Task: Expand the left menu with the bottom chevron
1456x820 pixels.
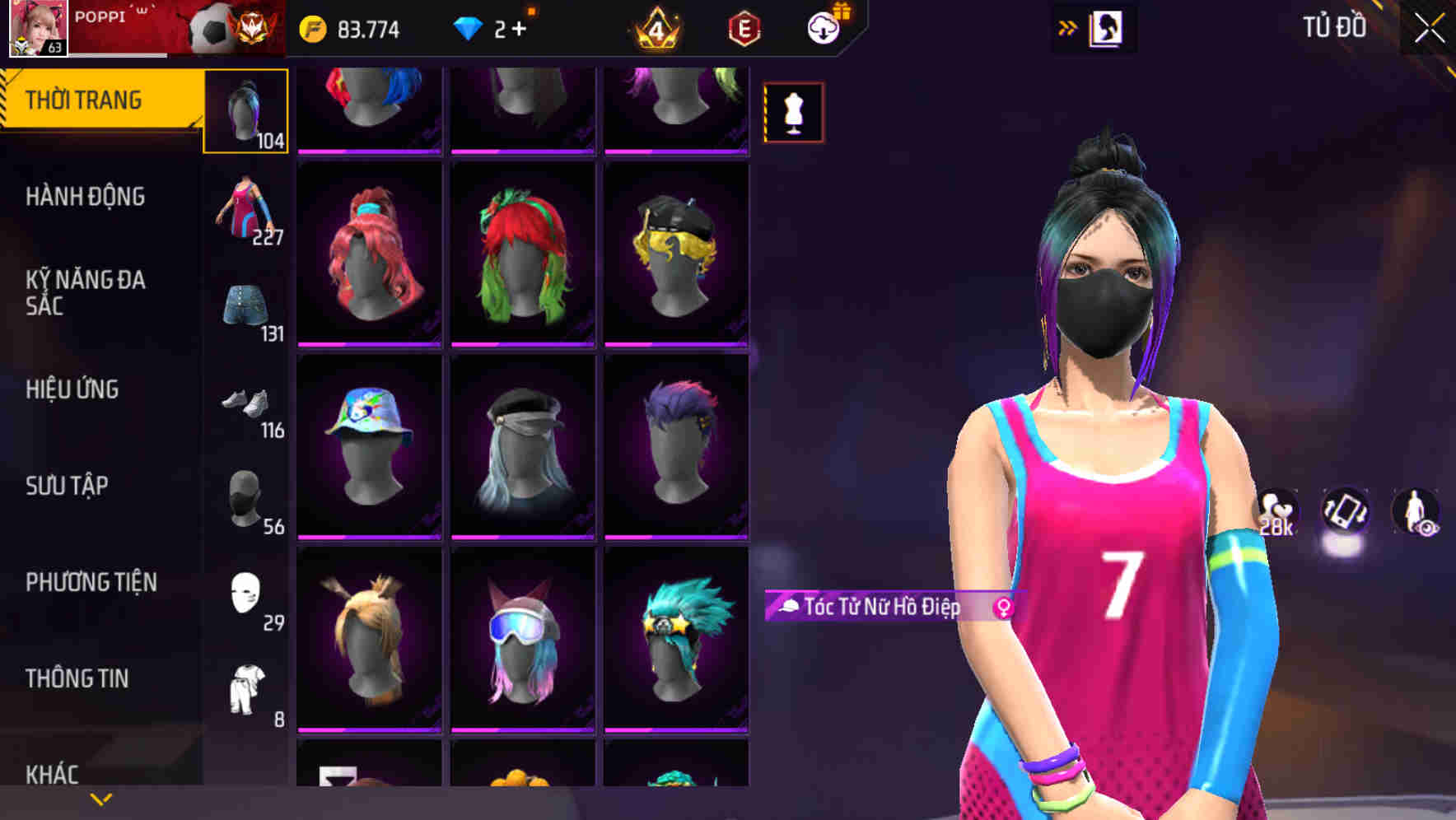Action: tap(101, 797)
